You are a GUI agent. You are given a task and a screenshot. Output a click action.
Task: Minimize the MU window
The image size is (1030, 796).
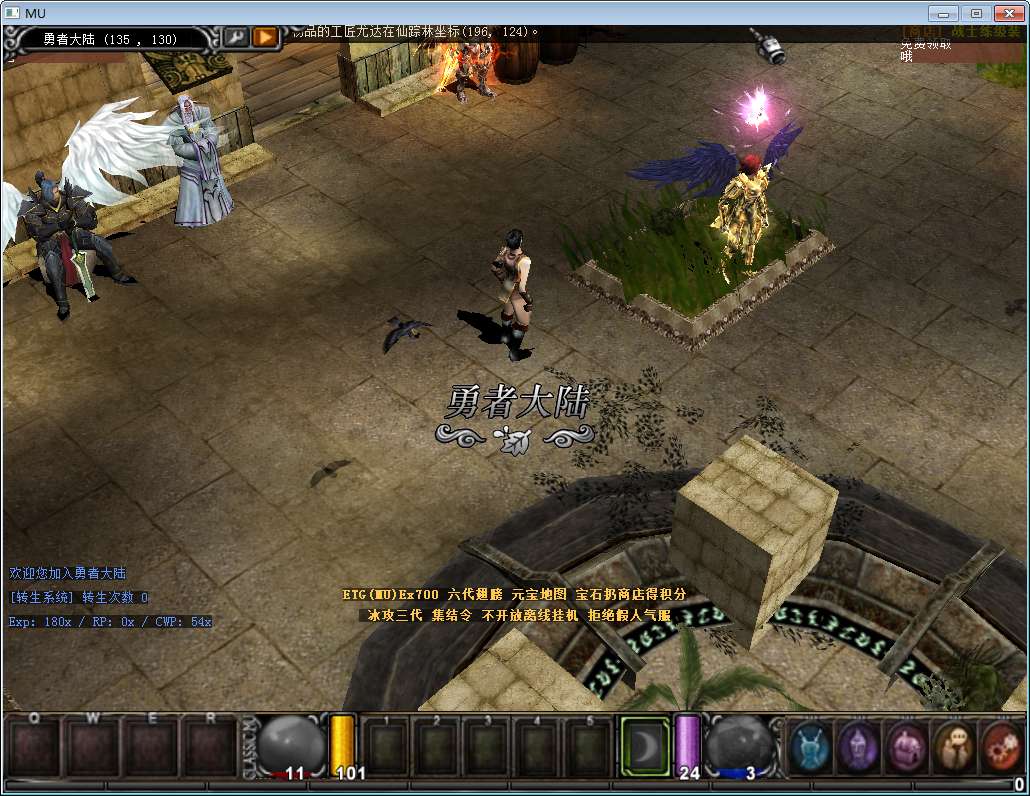944,13
